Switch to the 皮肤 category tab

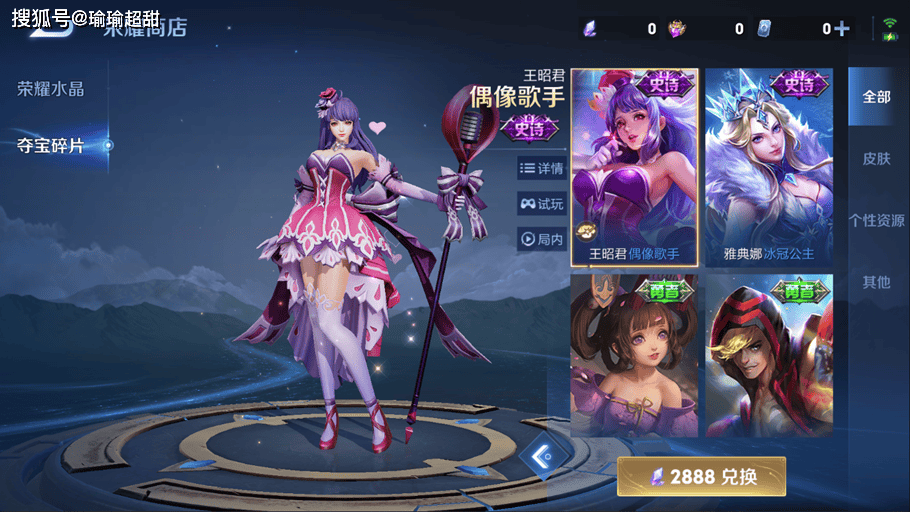coord(876,159)
